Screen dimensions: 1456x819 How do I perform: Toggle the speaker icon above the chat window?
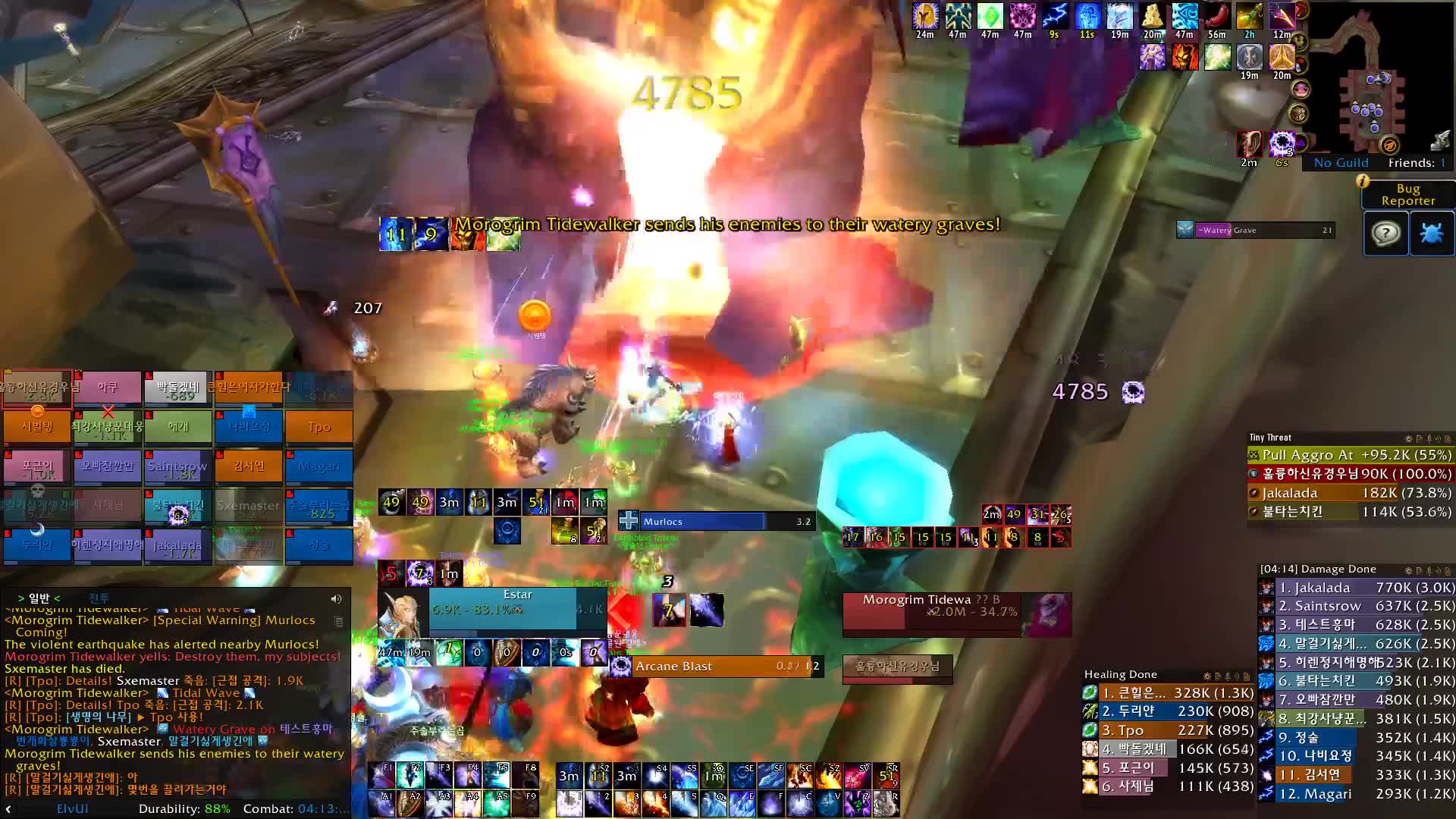(336, 598)
